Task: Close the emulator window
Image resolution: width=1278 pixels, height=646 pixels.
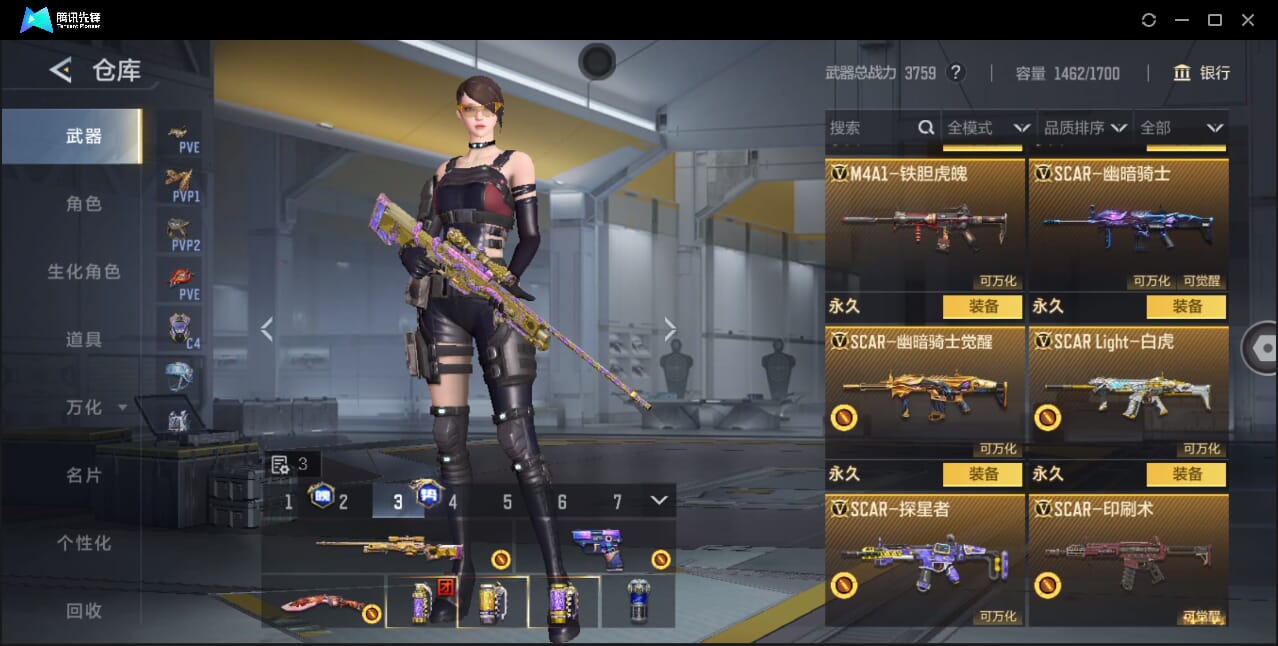Action: coord(1248,20)
